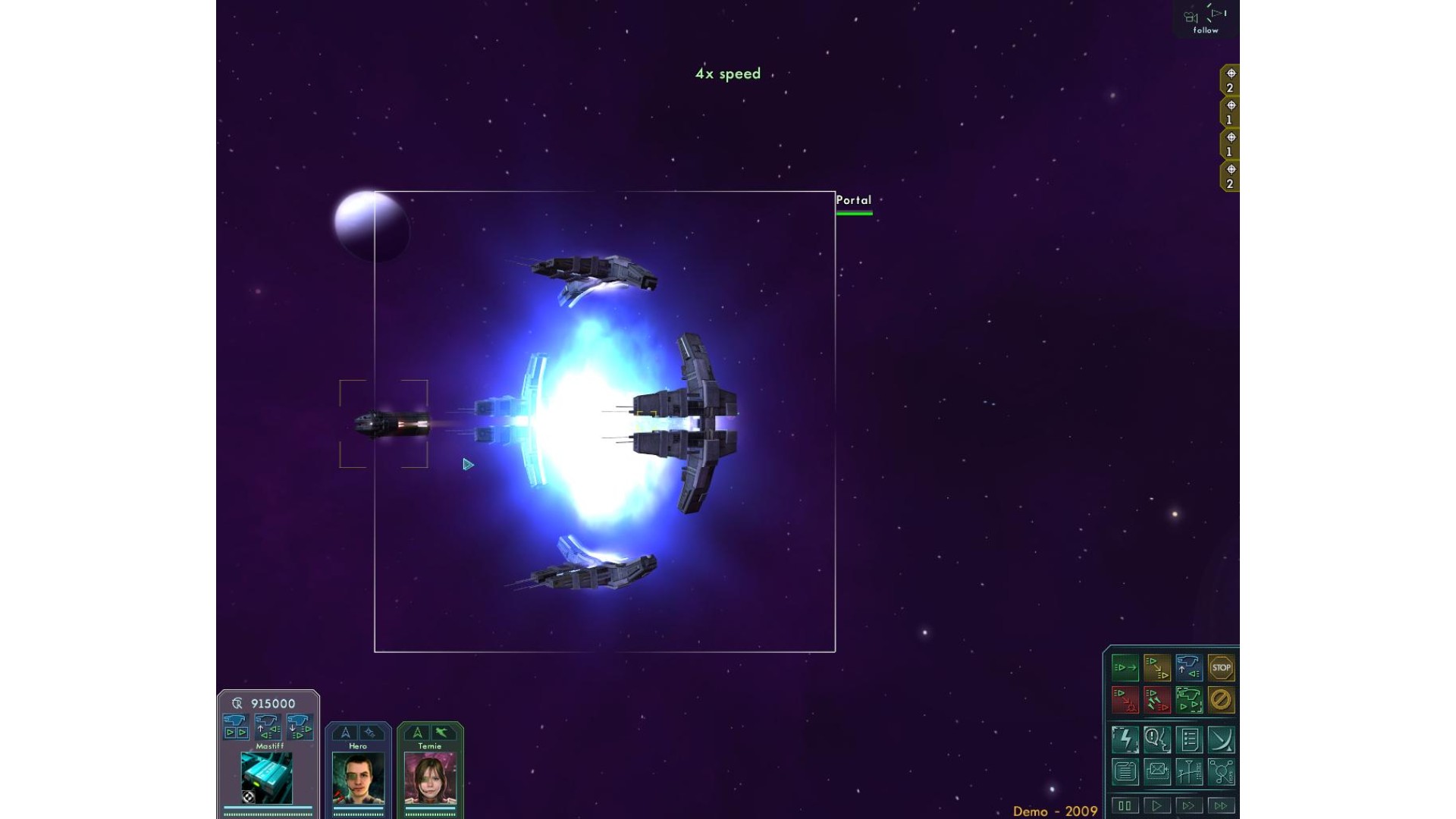Open the node network diagram icon
The height and width of the screenshot is (819, 1456).
1220,772
